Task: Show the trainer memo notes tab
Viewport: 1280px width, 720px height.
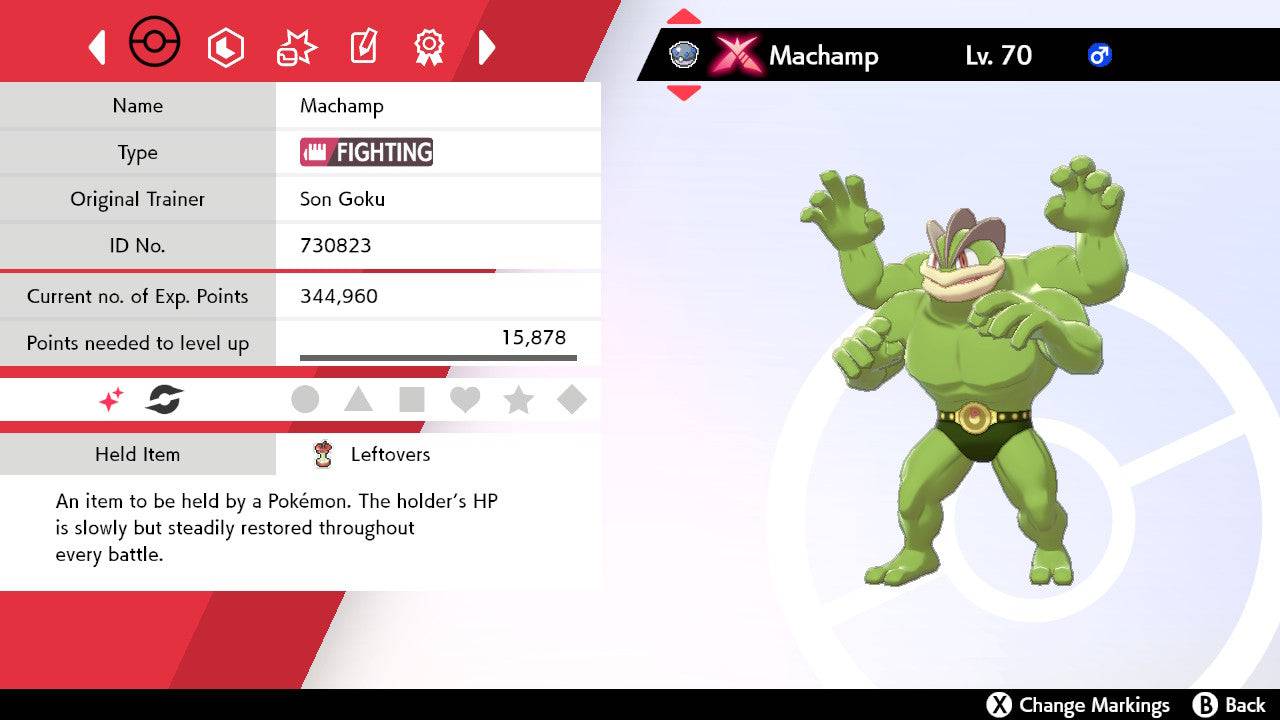Action: 363,47
